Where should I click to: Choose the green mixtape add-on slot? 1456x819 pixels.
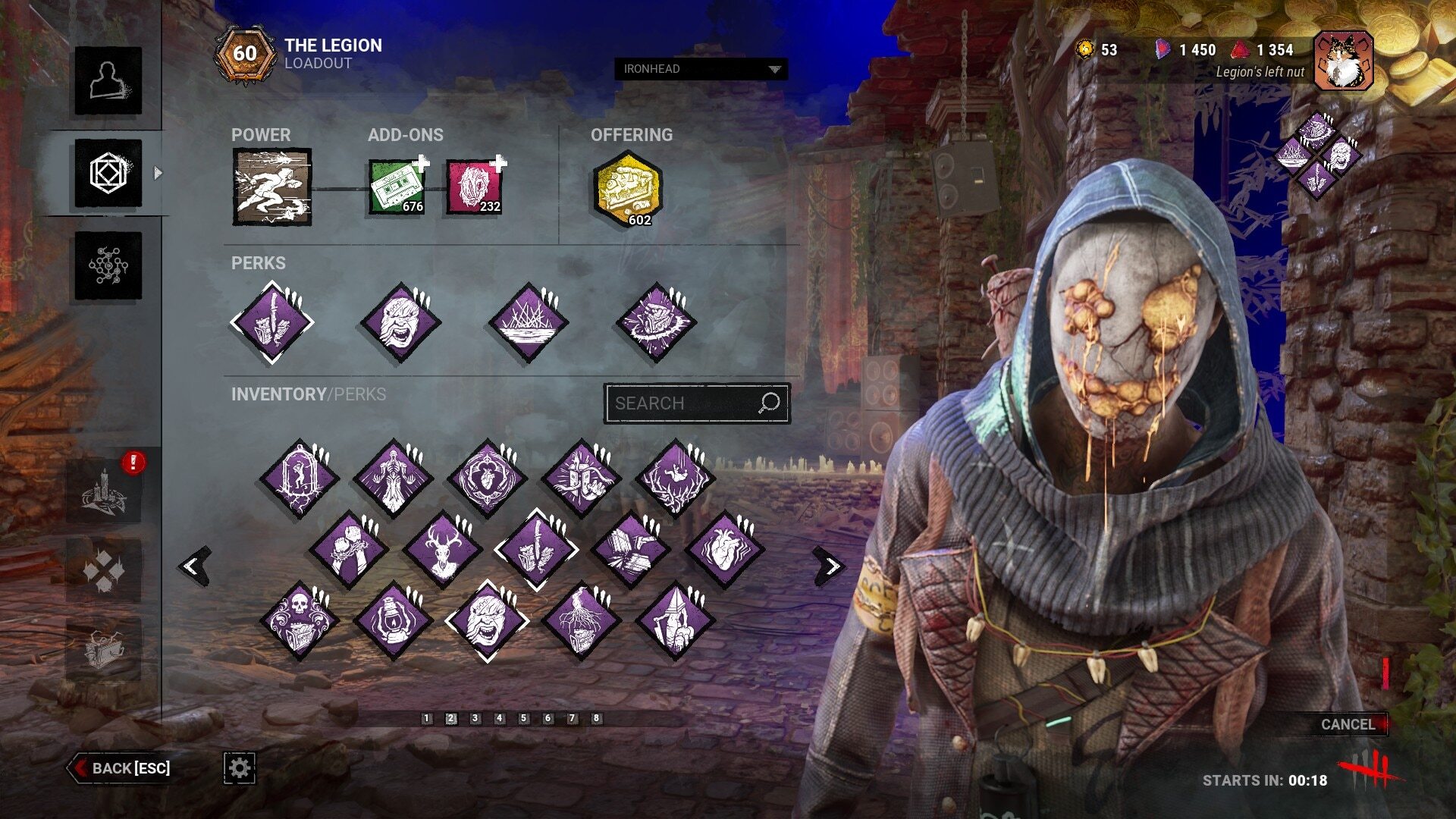tap(397, 187)
